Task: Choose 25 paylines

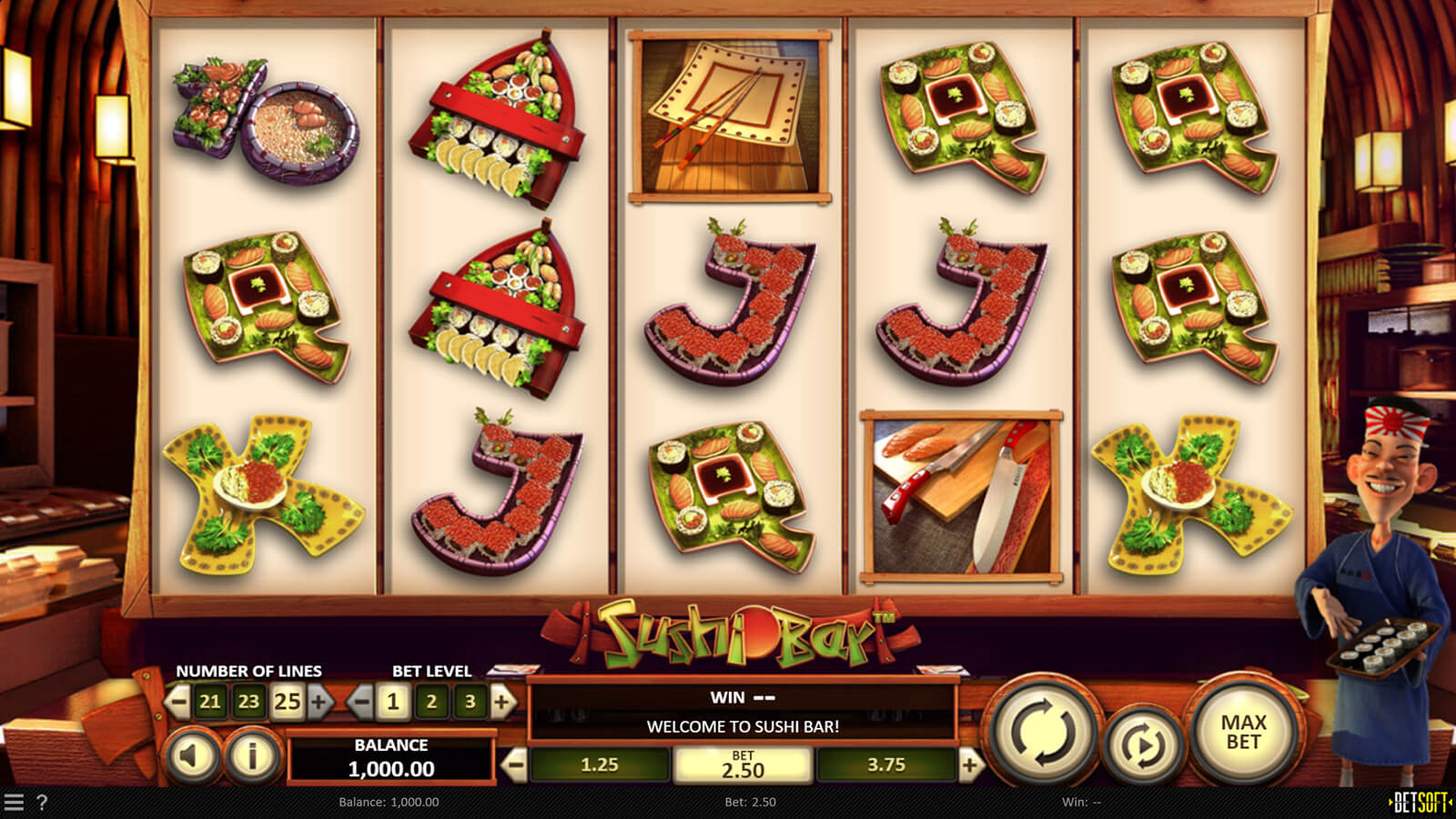Action: (x=287, y=702)
